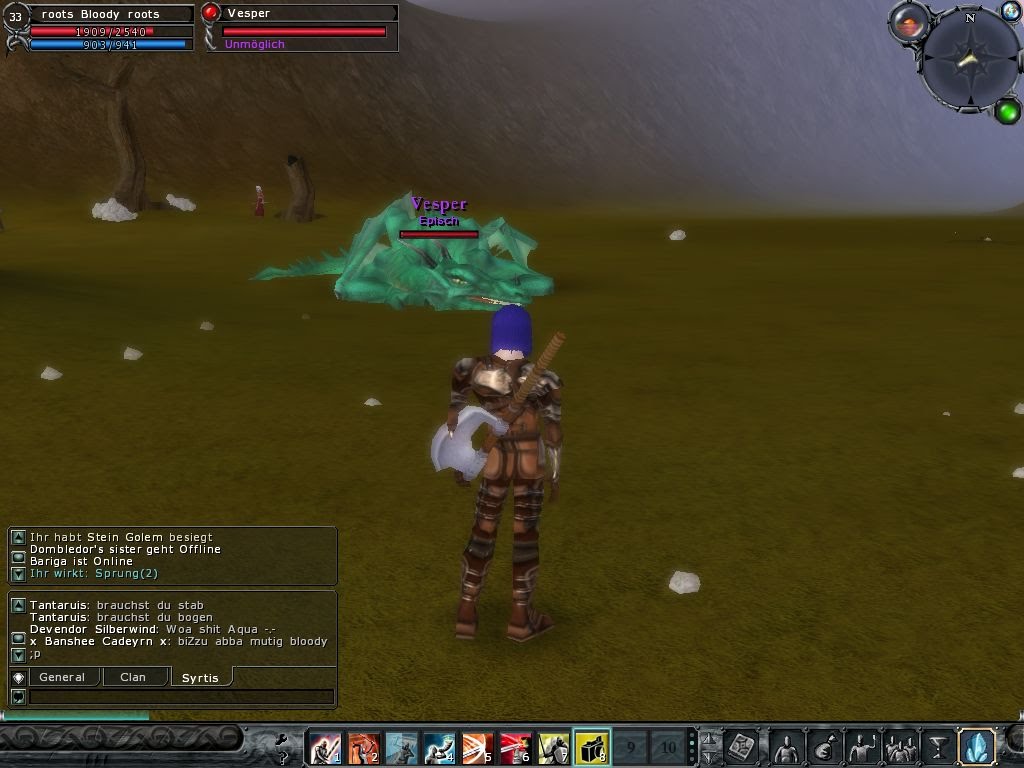Screen dimensions: 1024x768
Task: Activate the skill in hotbar slot 1
Action: click(x=324, y=747)
